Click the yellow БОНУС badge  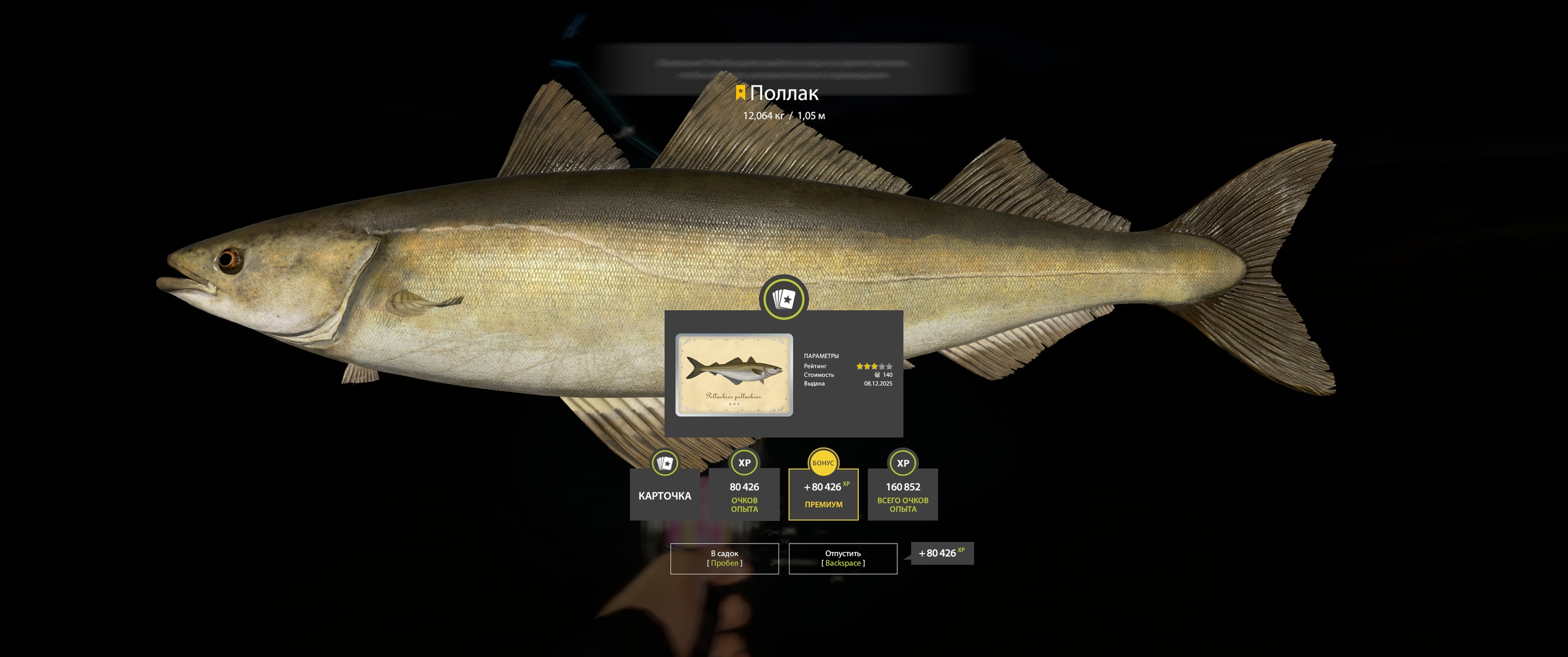tap(823, 464)
